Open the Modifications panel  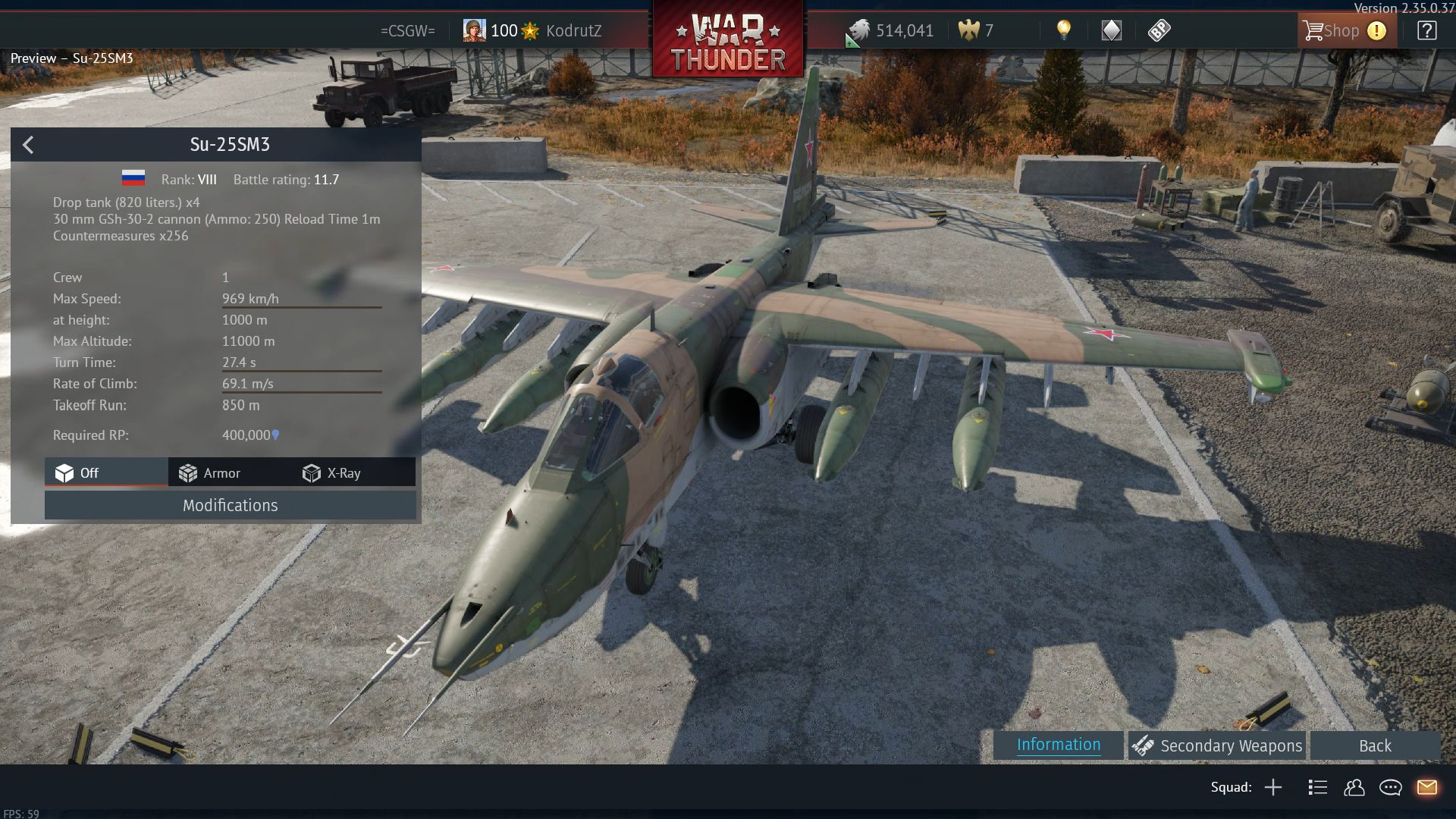[230, 506]
